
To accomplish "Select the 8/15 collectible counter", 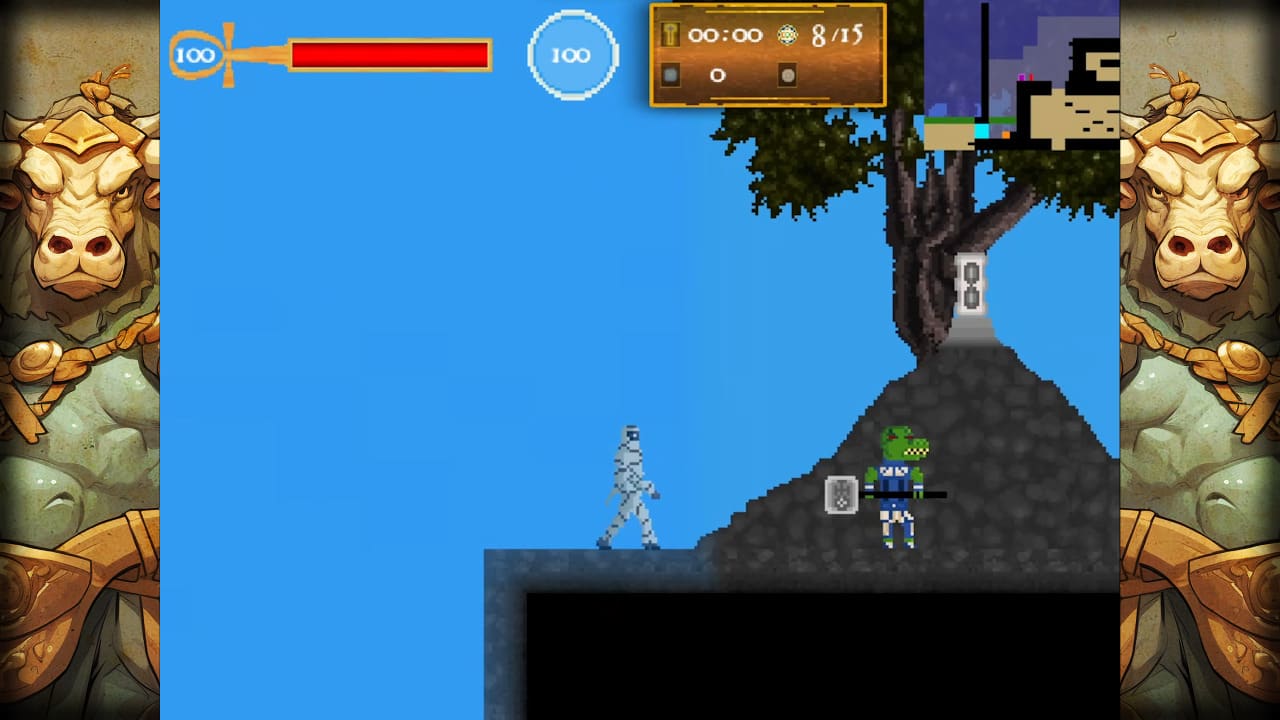I will pyautogui.click(x=838, y=35).
